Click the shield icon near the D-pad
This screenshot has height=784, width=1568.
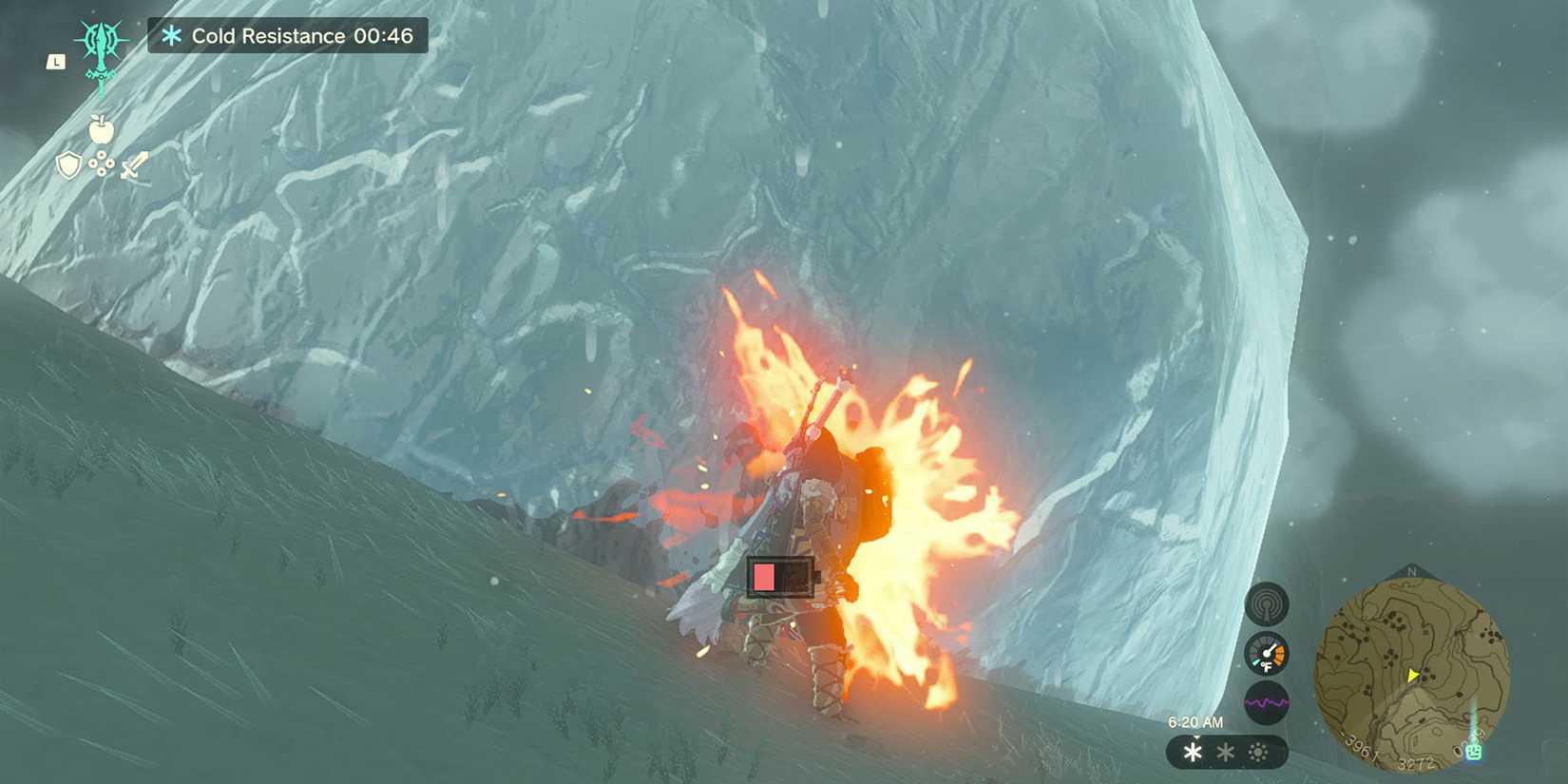[69, 164]
